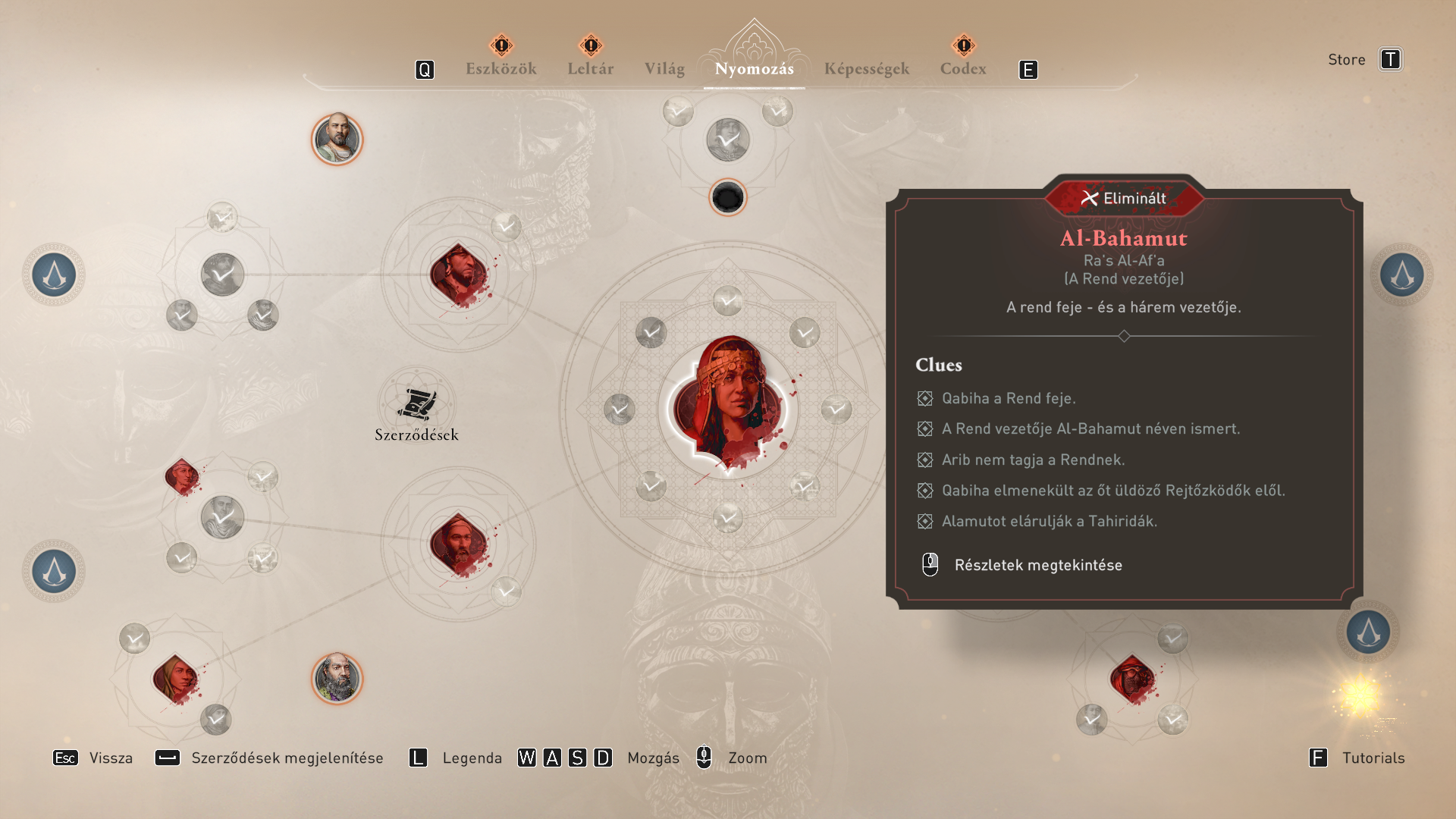Choose Részletek megtekintése in the target panel

pyautogui.click(x=1037, y=565)
